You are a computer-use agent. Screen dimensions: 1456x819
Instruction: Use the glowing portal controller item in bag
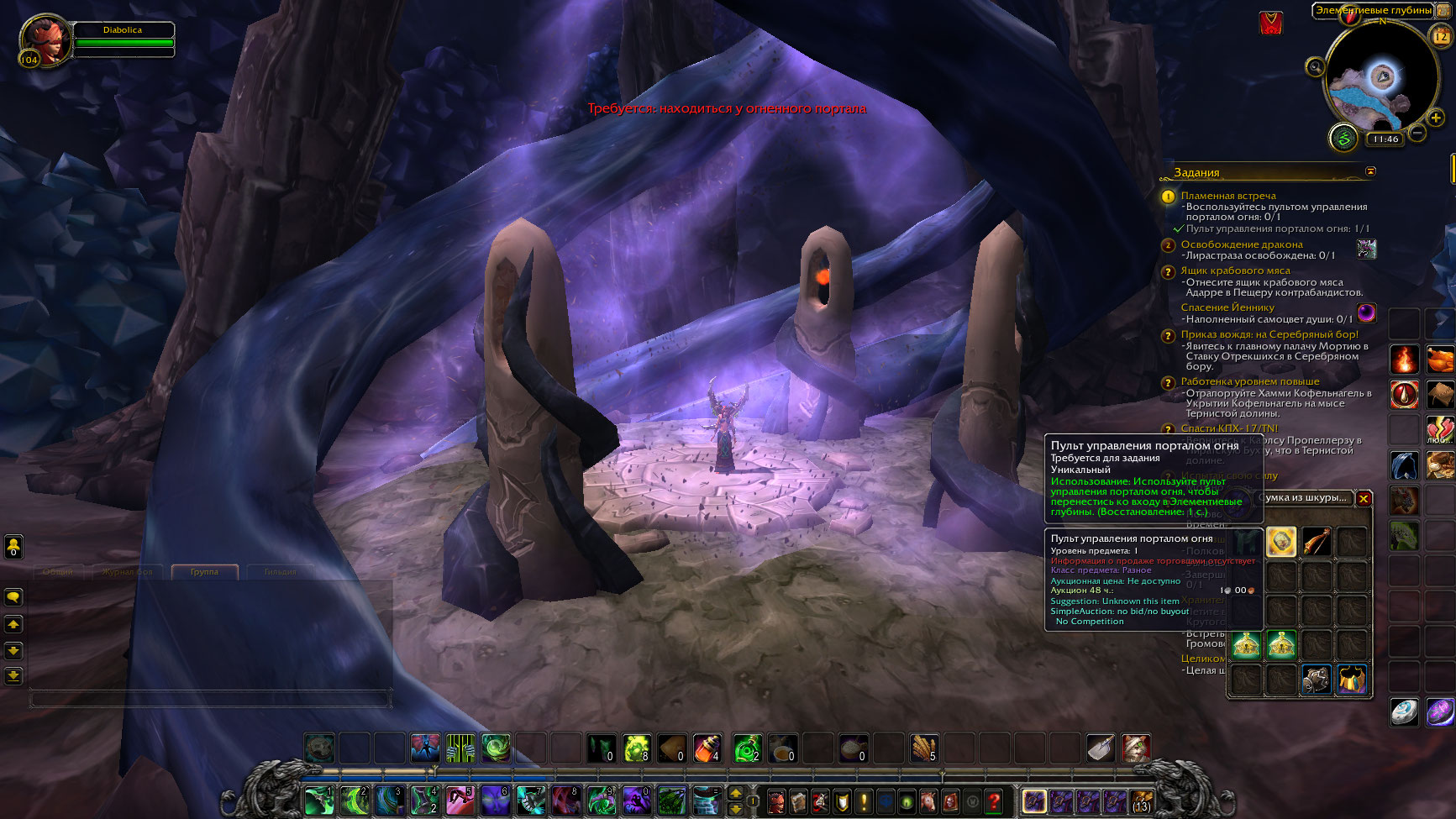click(x=1281, y=543)
